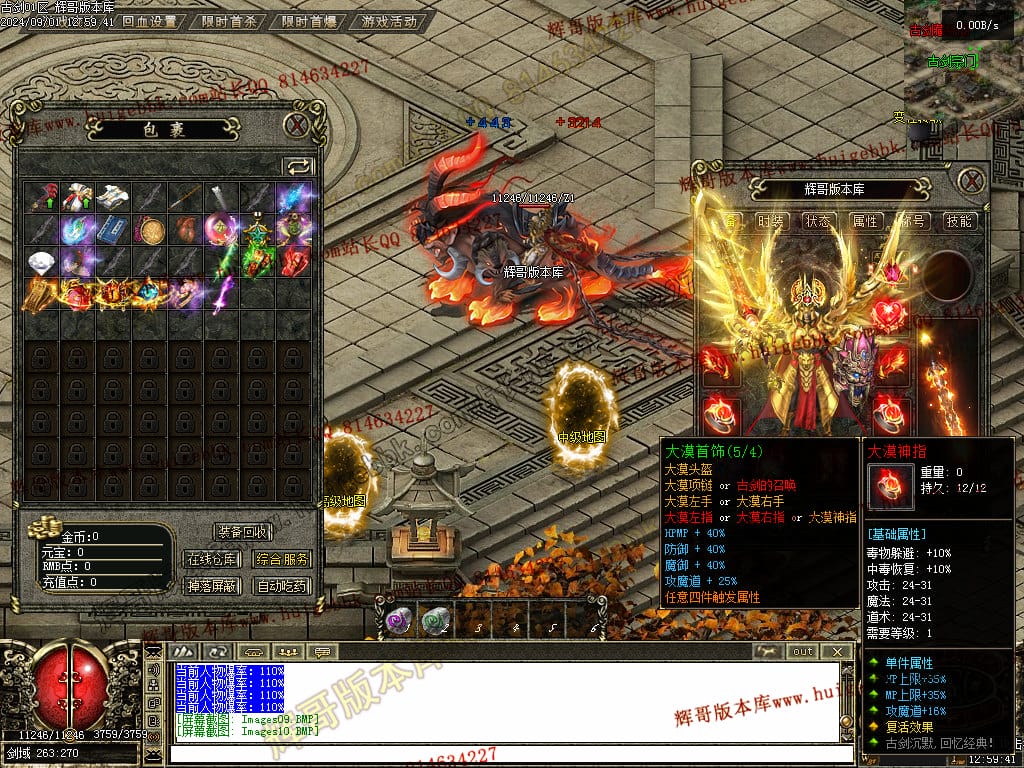Open the 回血设置 menu

[149, 21]
